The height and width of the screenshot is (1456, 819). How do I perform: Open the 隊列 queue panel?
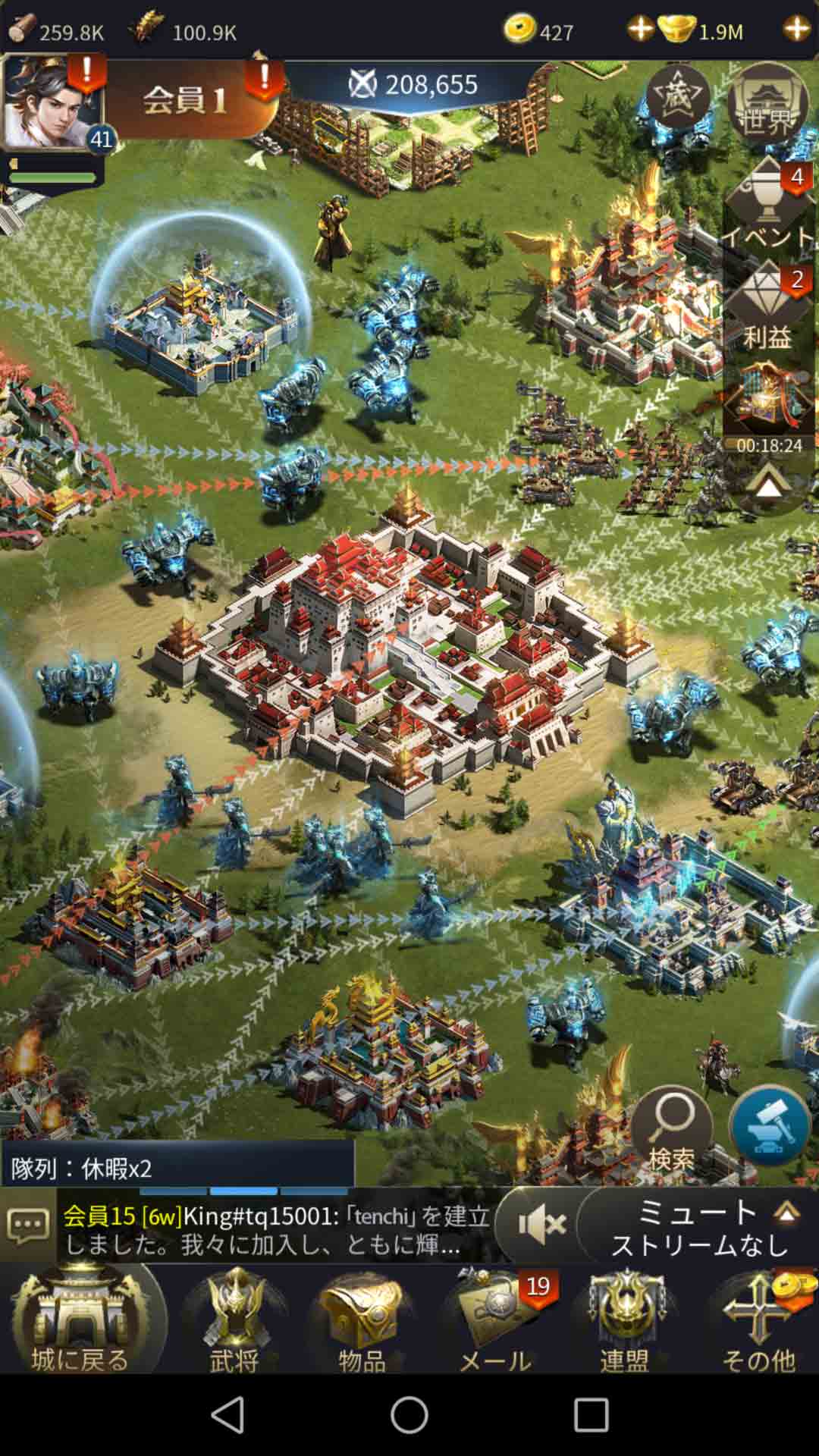click(177, 1168)
